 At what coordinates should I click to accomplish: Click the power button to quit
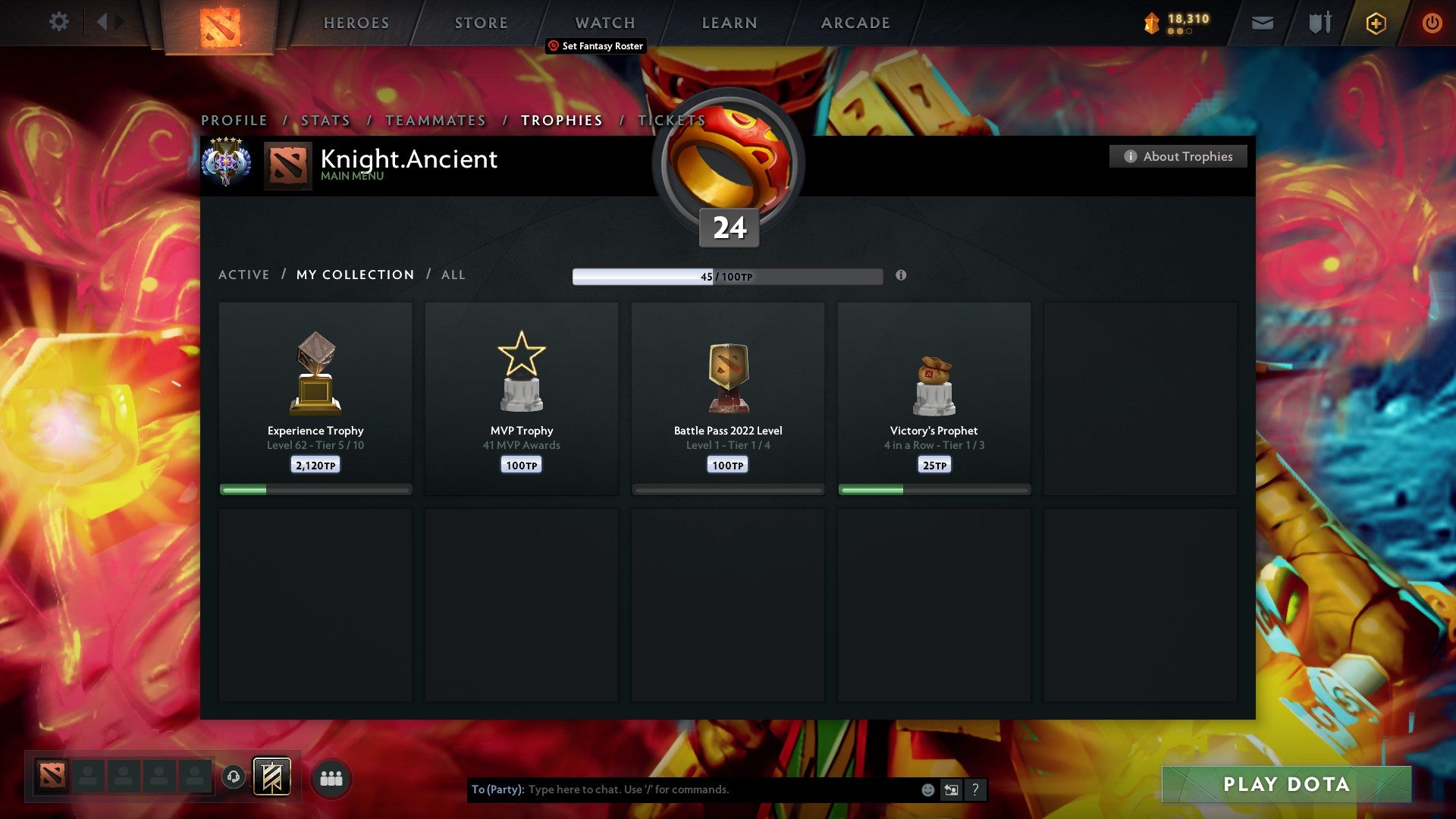(1432, 23)
